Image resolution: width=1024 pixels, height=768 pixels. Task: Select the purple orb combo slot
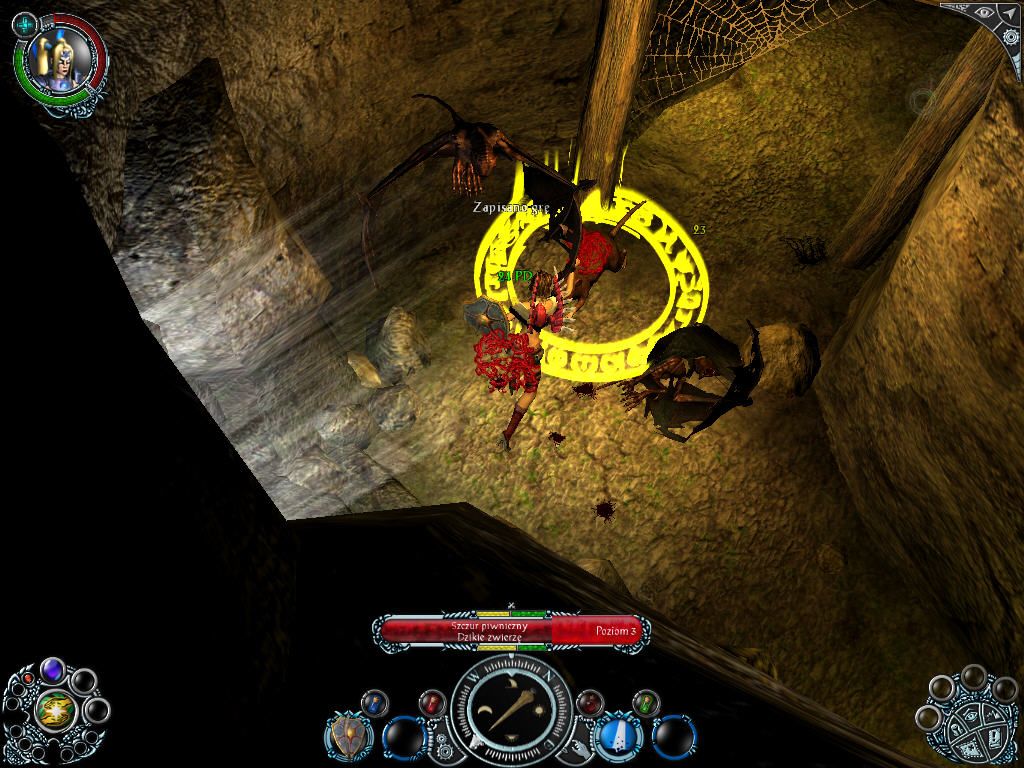[52, 669]
